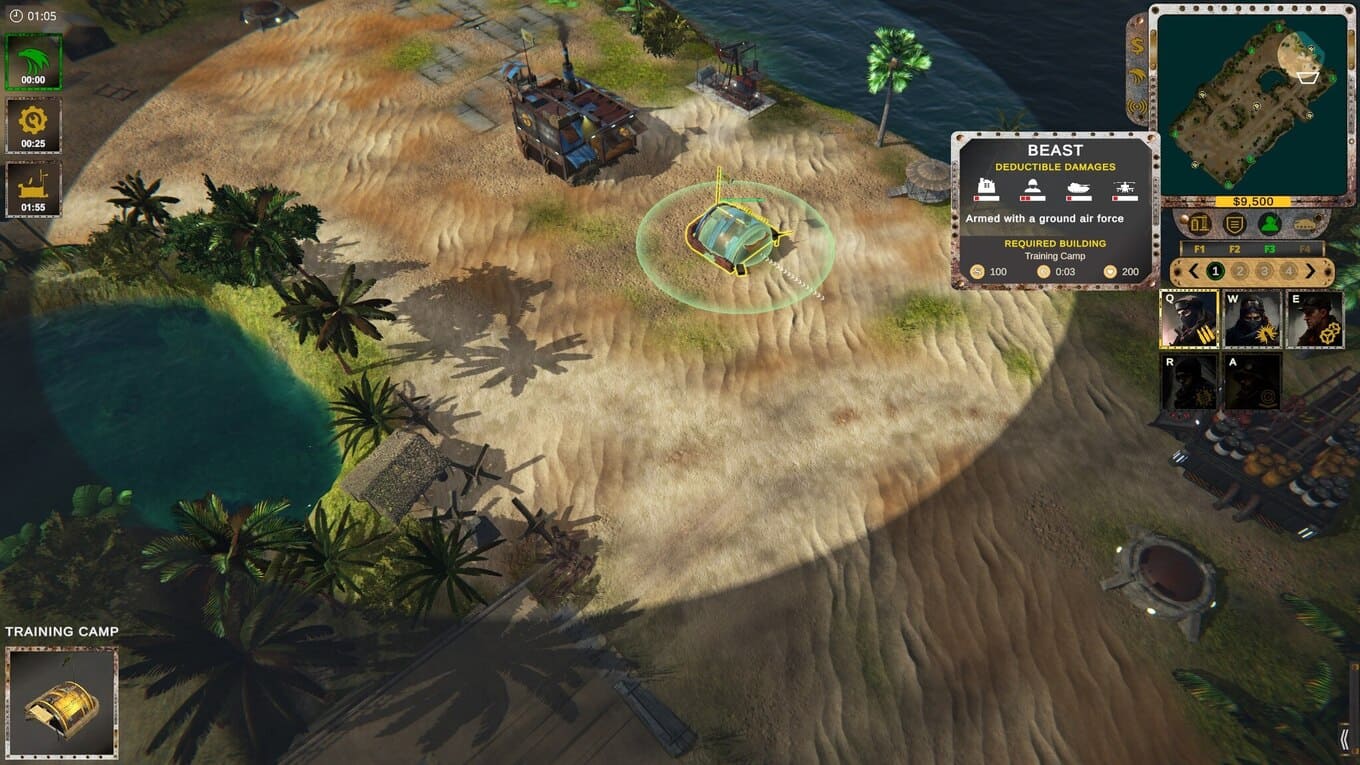The width and height of the screenshot is (1360, 765).
Task: Go to the next production page arrow
Action: click(x=1311, y=271)
